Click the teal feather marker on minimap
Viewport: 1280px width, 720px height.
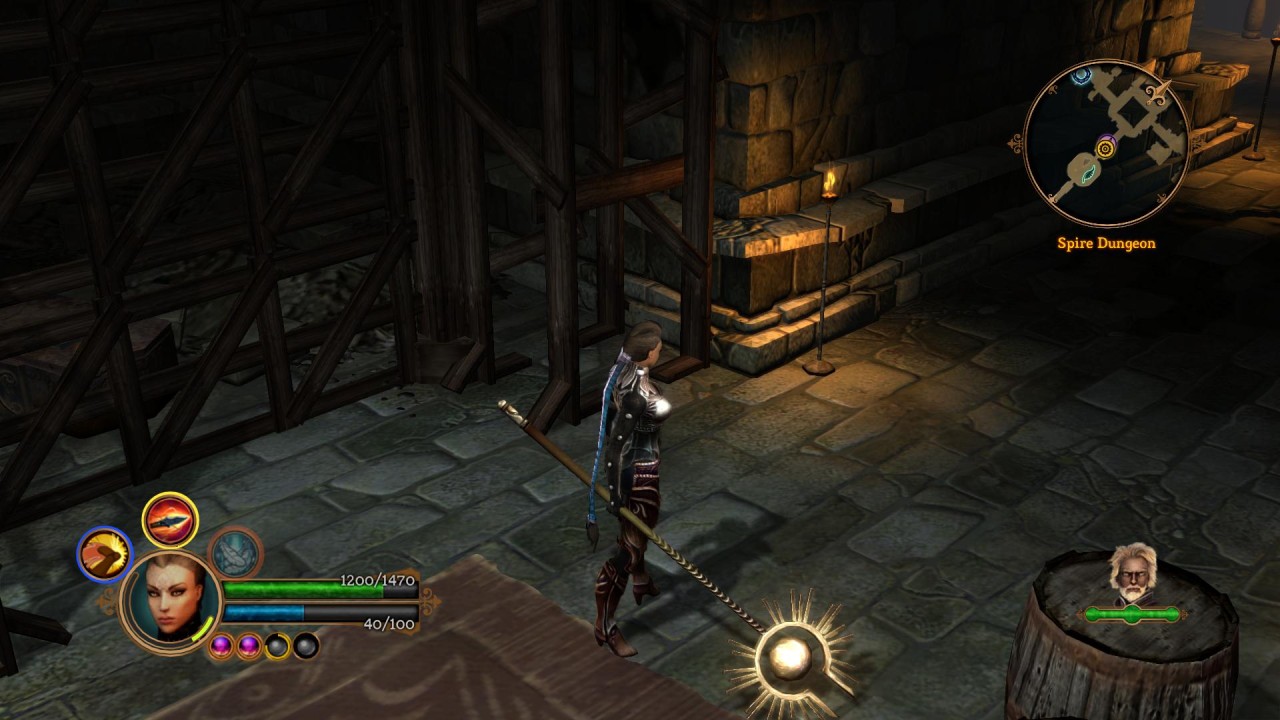[x=1086, y=173]
